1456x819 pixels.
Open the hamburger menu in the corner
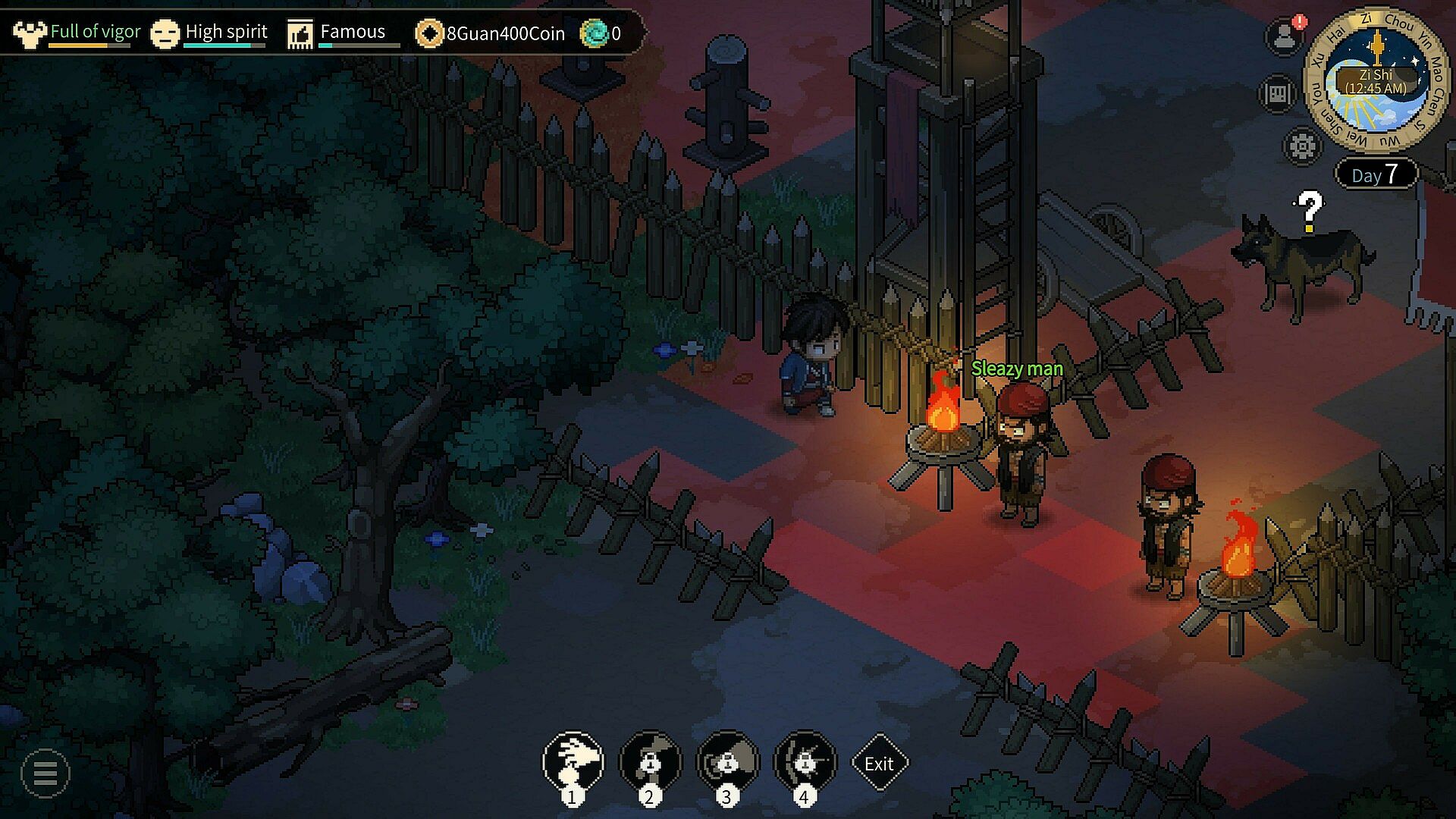pyautogui.click(x=45, y=773)
